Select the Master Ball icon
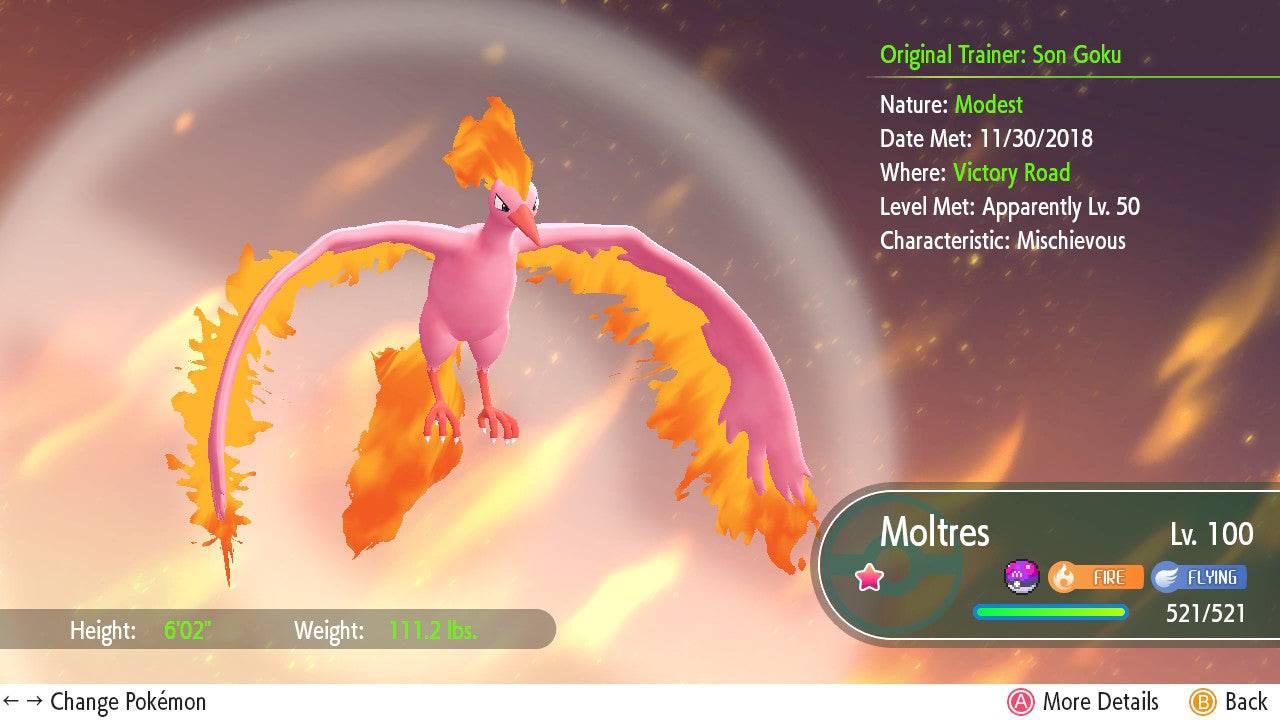The width and height of the screenshot is (1280, 720). tap(1022, 577)
